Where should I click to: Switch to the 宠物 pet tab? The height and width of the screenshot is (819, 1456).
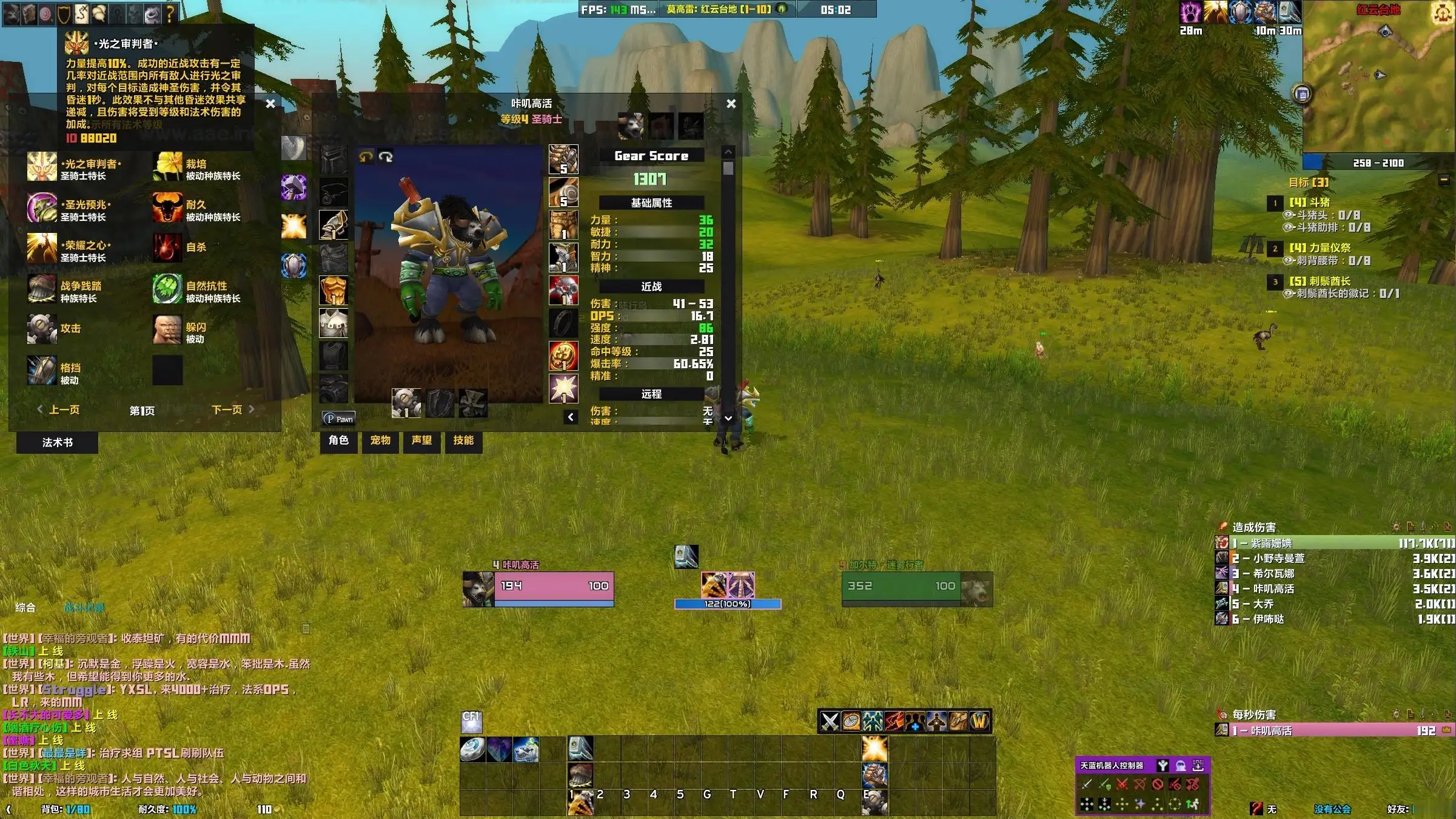[380, 440]
